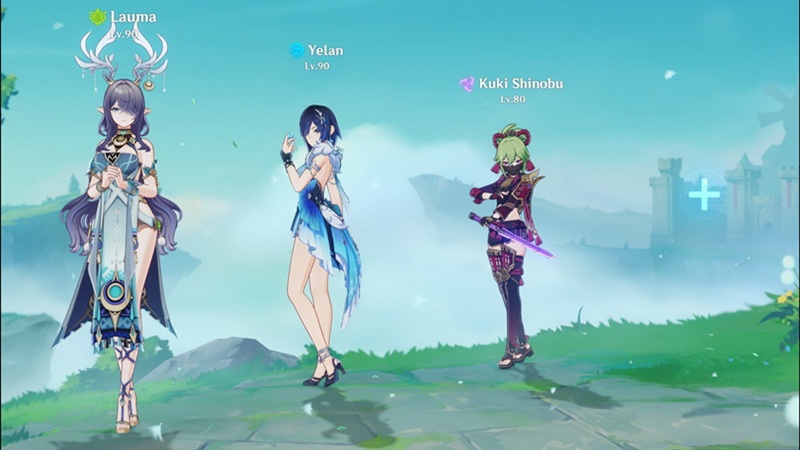
Task: Add a character to the empty party slot
Action: 705,194
